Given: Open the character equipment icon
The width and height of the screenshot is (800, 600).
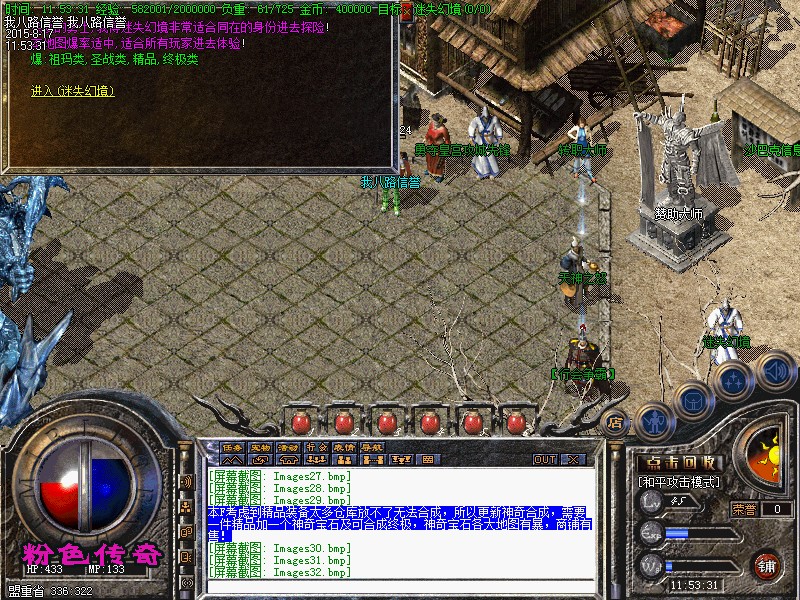Looking at the screenshot, I should pyautogui.click(x=652, y=421).
